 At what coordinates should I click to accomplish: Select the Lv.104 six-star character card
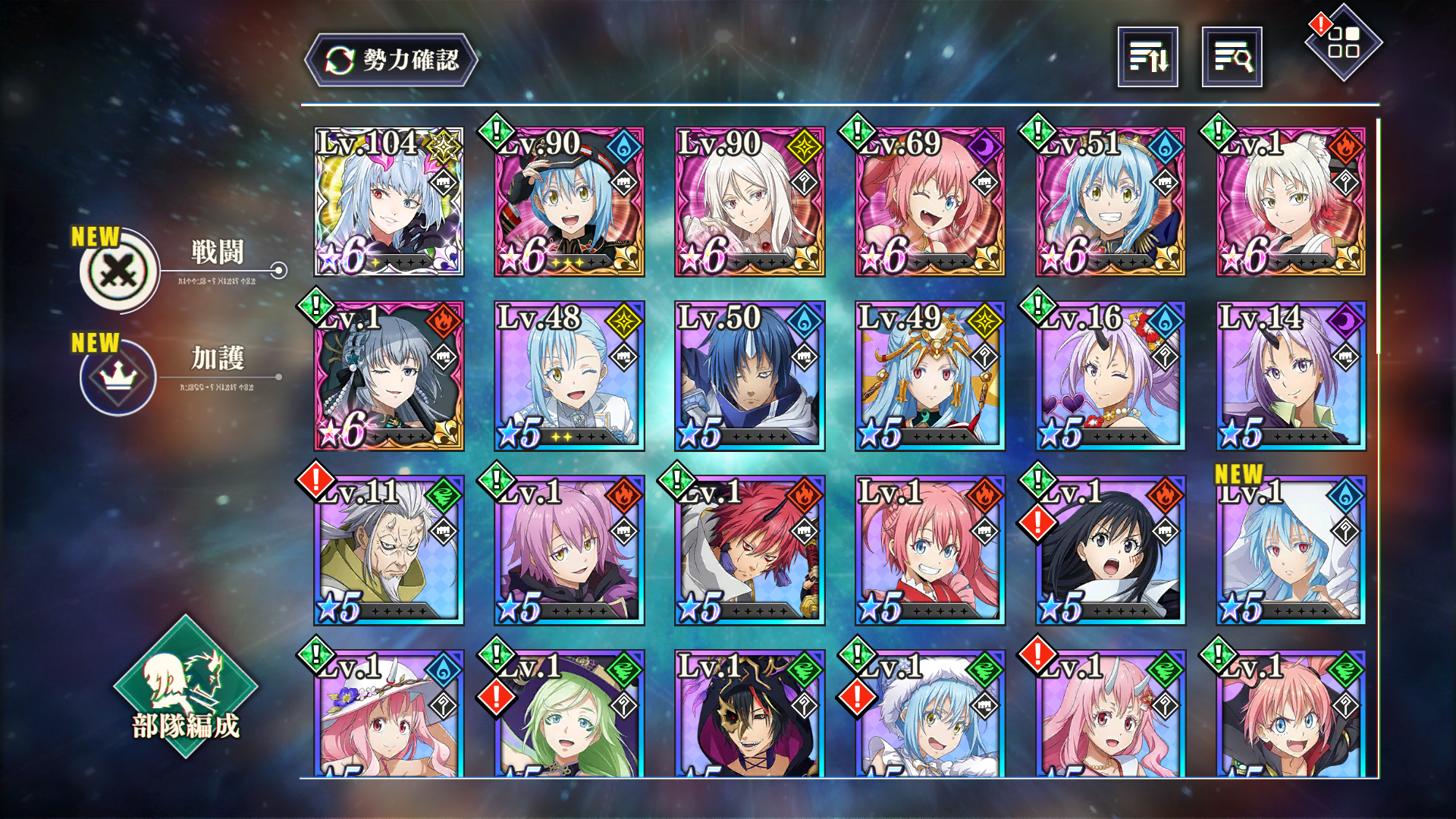point(389,202)
